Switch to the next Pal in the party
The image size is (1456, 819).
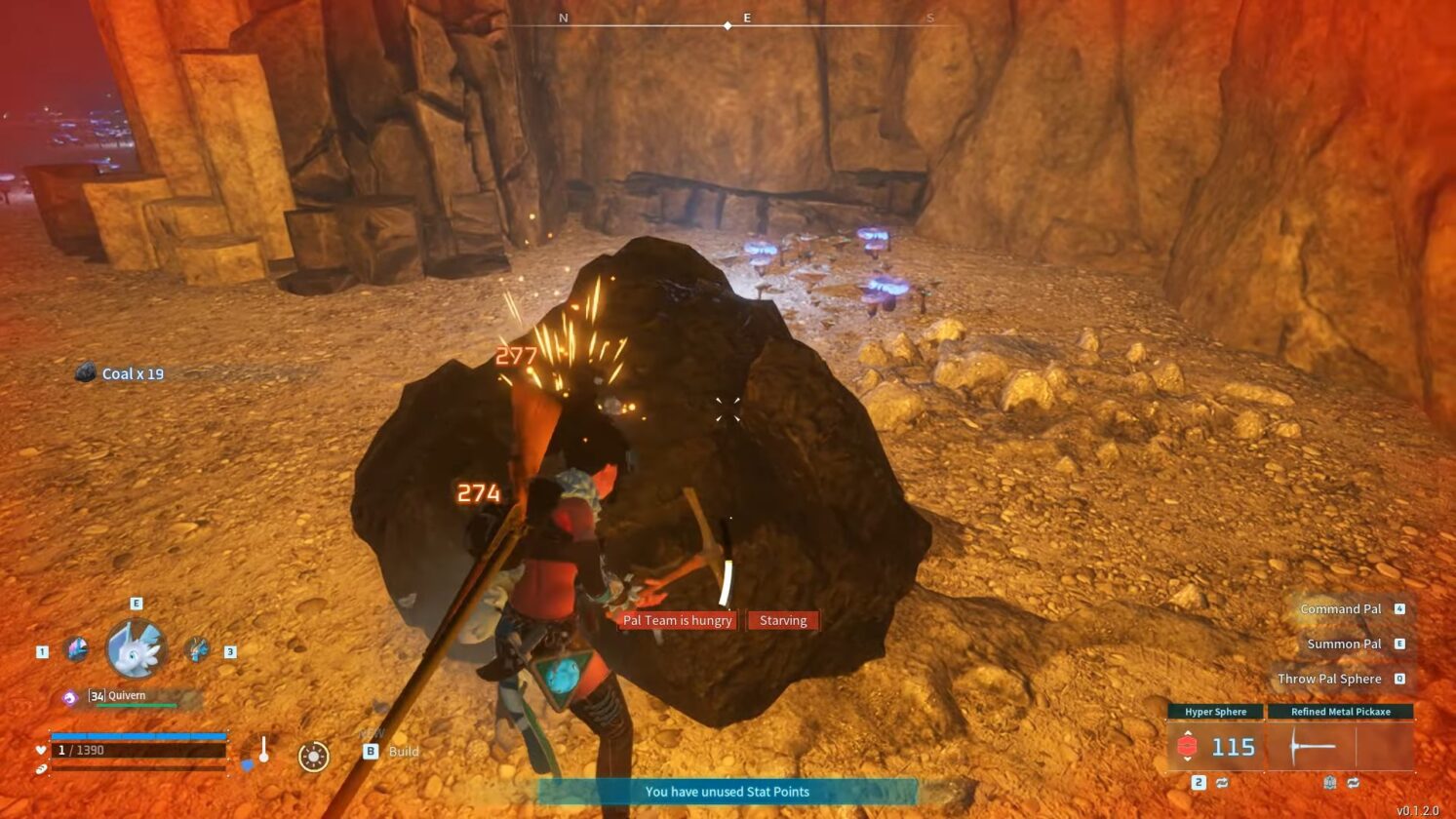click(197, 649)
